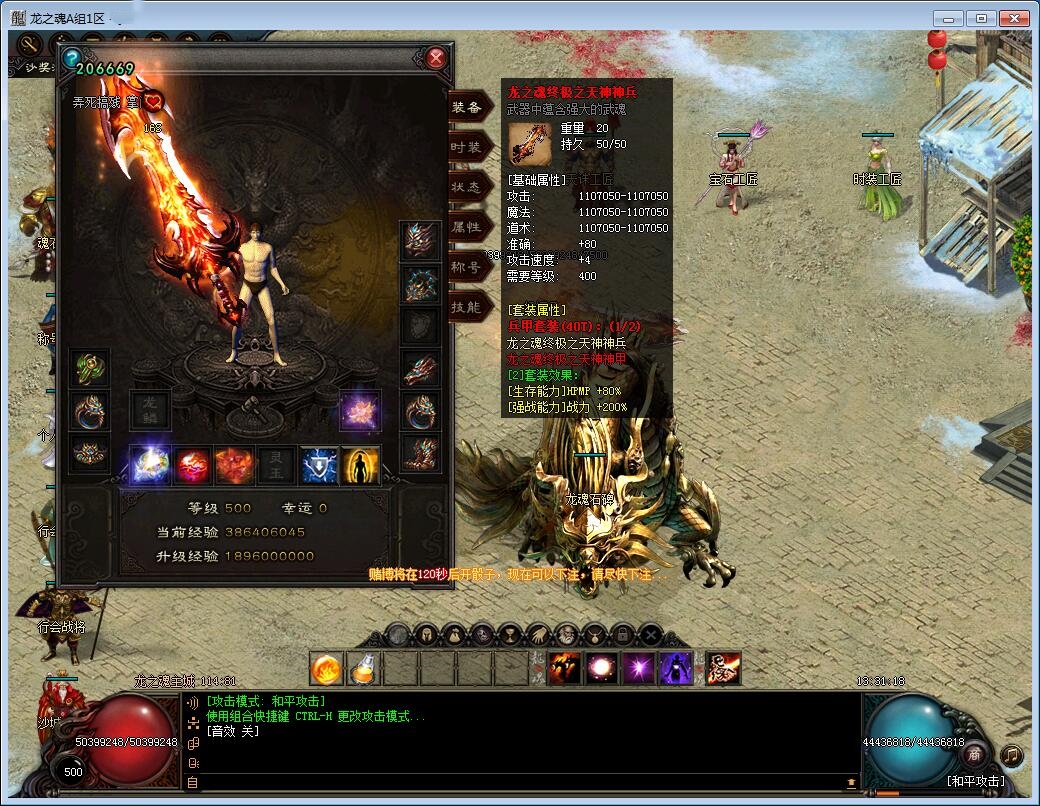
Task: Select the 称号 title tab
Action: 467,267
